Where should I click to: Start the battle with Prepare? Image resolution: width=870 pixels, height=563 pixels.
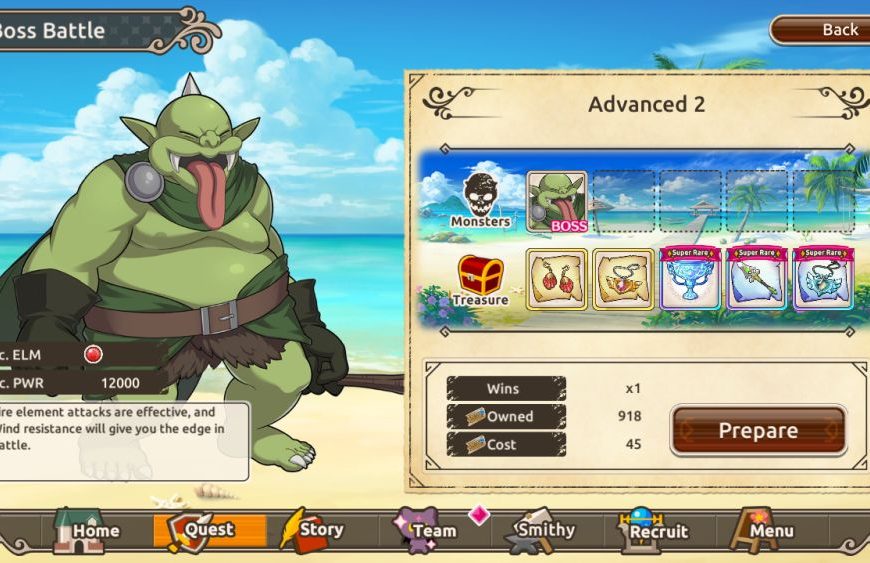point(758,430)
